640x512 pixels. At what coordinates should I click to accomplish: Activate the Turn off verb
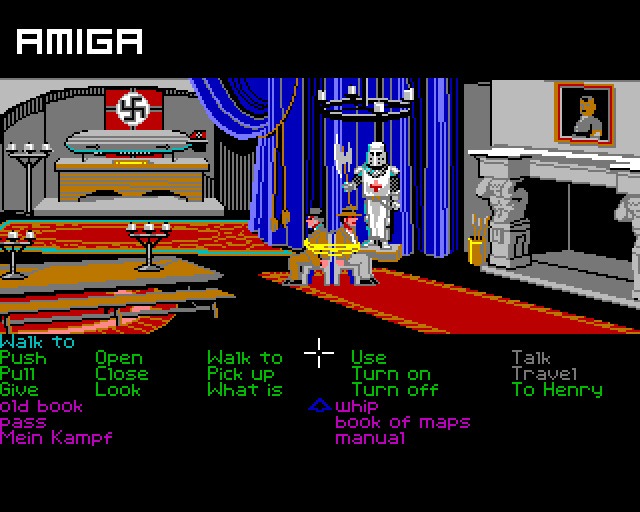click(x=395, y=390)
